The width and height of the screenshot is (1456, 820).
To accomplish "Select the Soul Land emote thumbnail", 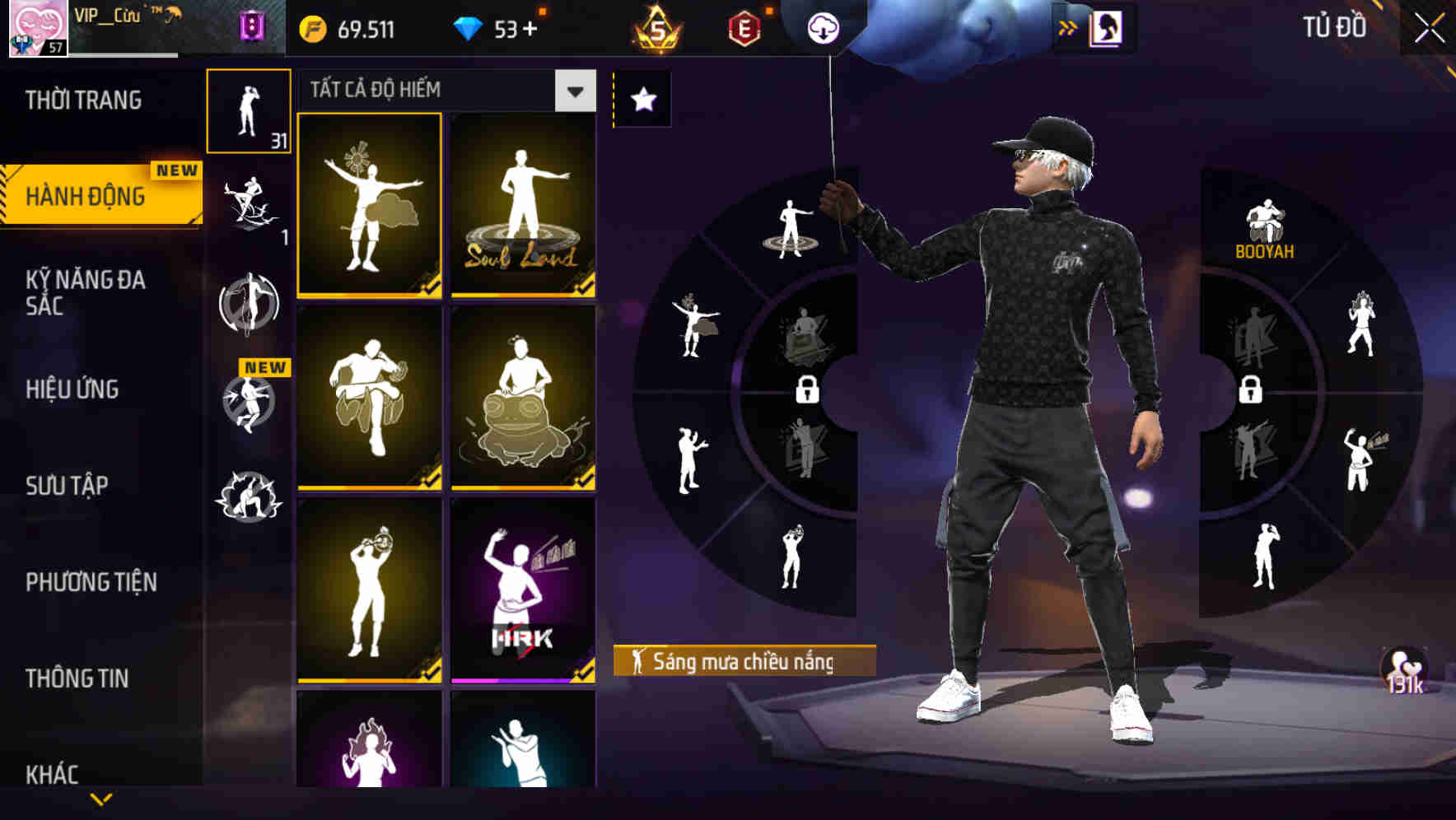I will [522, 206].
